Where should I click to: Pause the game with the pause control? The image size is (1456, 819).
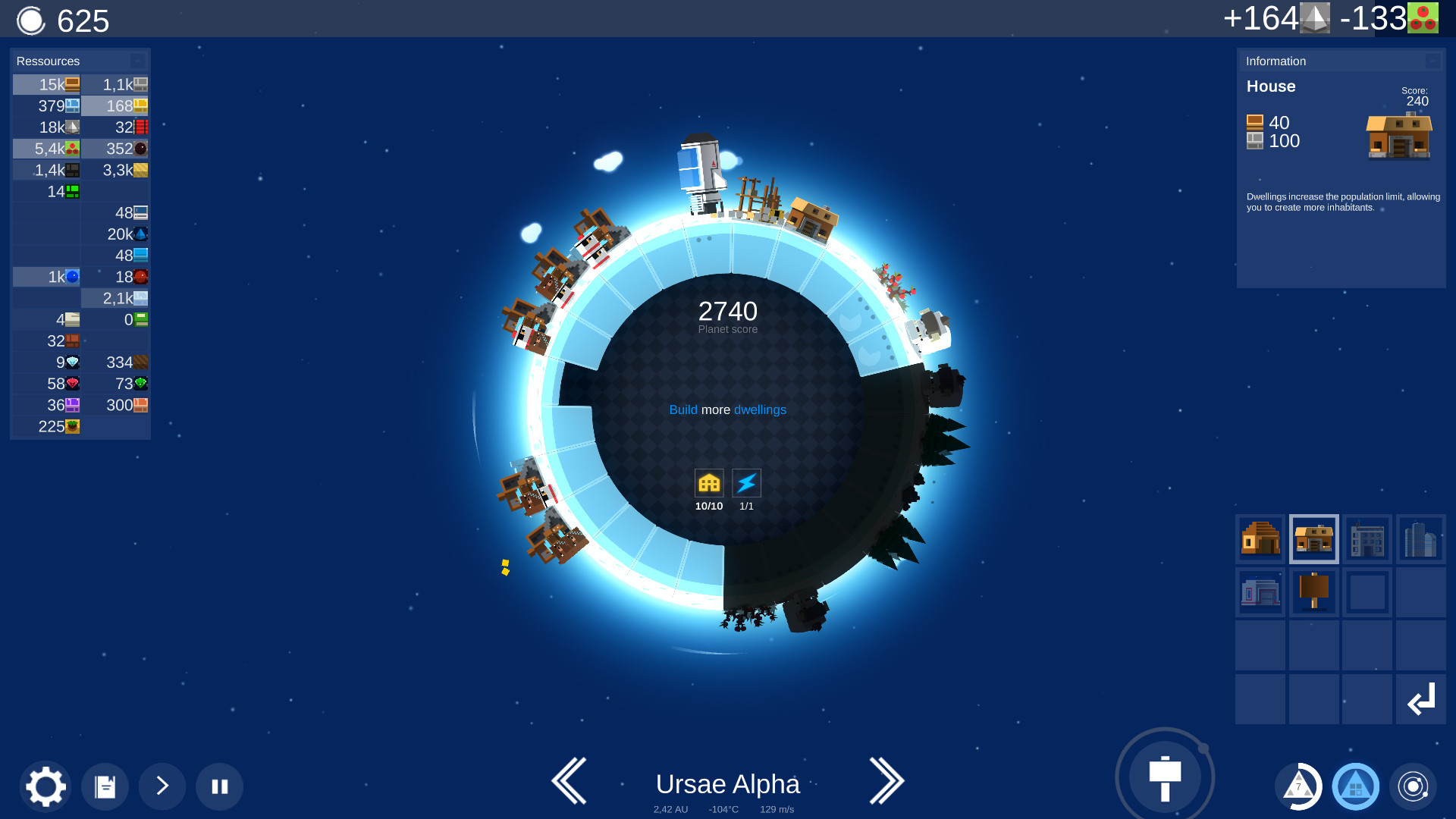[x=219, y=786]
